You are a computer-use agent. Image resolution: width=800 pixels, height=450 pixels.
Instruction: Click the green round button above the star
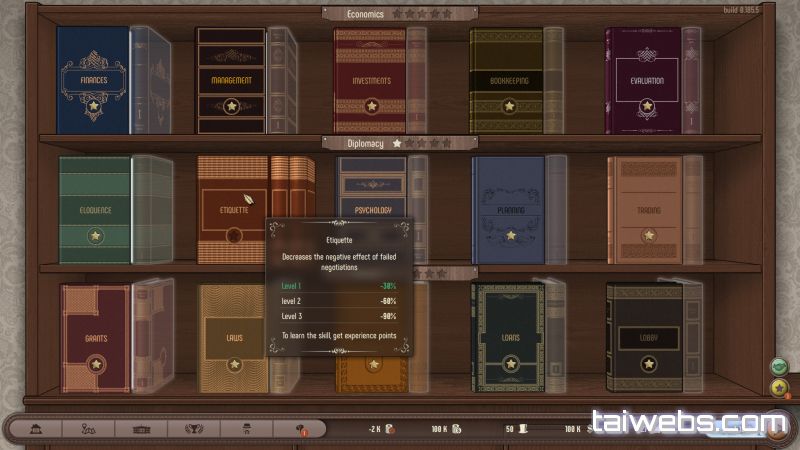pos(778,366)
